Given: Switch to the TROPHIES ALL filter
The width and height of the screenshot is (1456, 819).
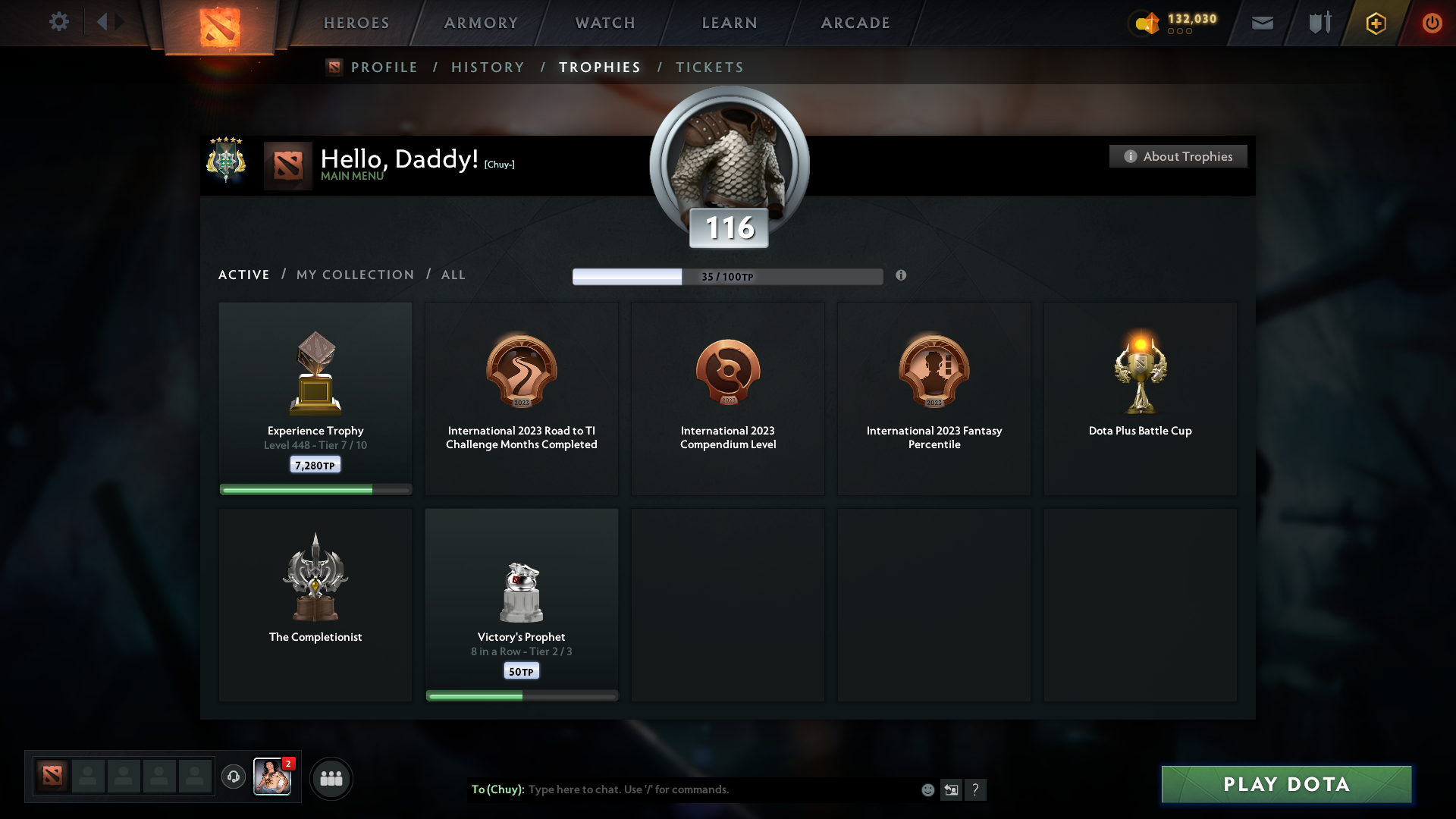Looking at the screenshot, I should [453, 275].
